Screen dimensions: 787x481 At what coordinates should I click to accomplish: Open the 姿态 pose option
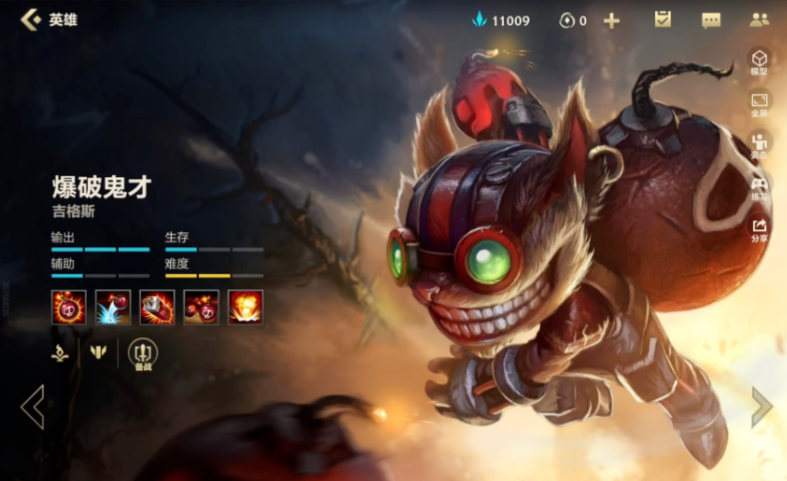[x=759, y=145]
